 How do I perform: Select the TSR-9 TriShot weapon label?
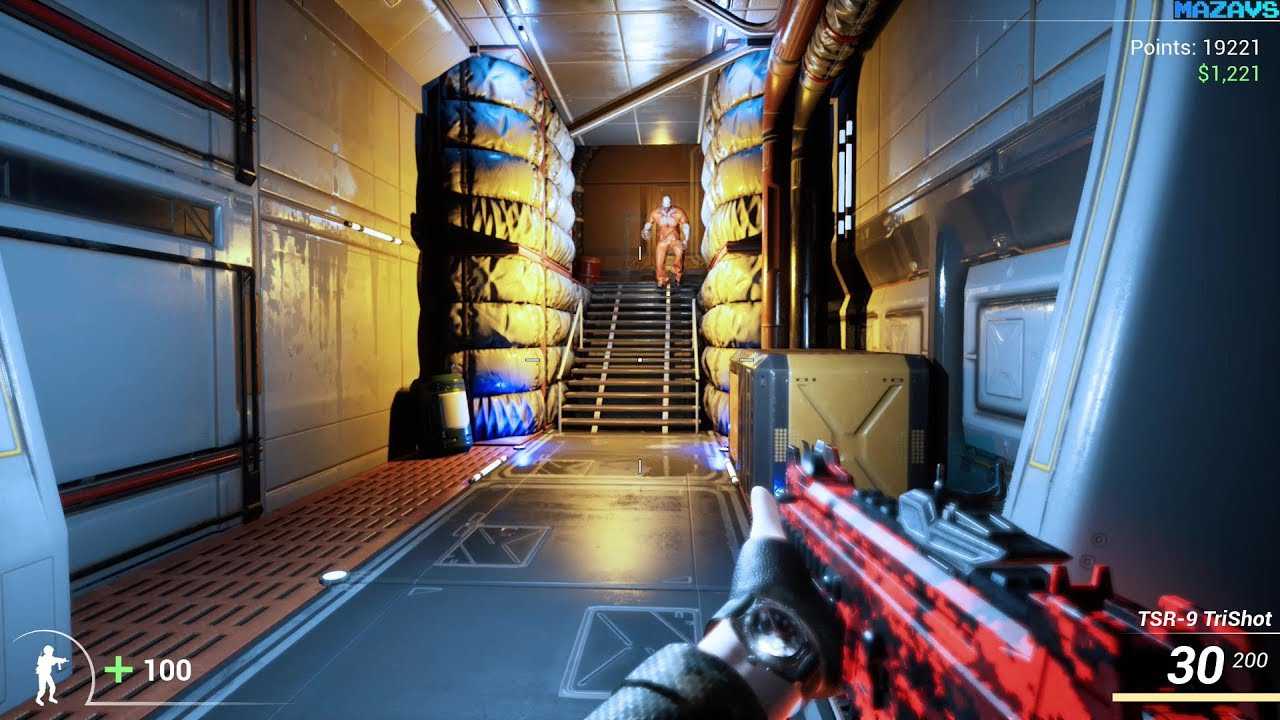point(1204,619)
